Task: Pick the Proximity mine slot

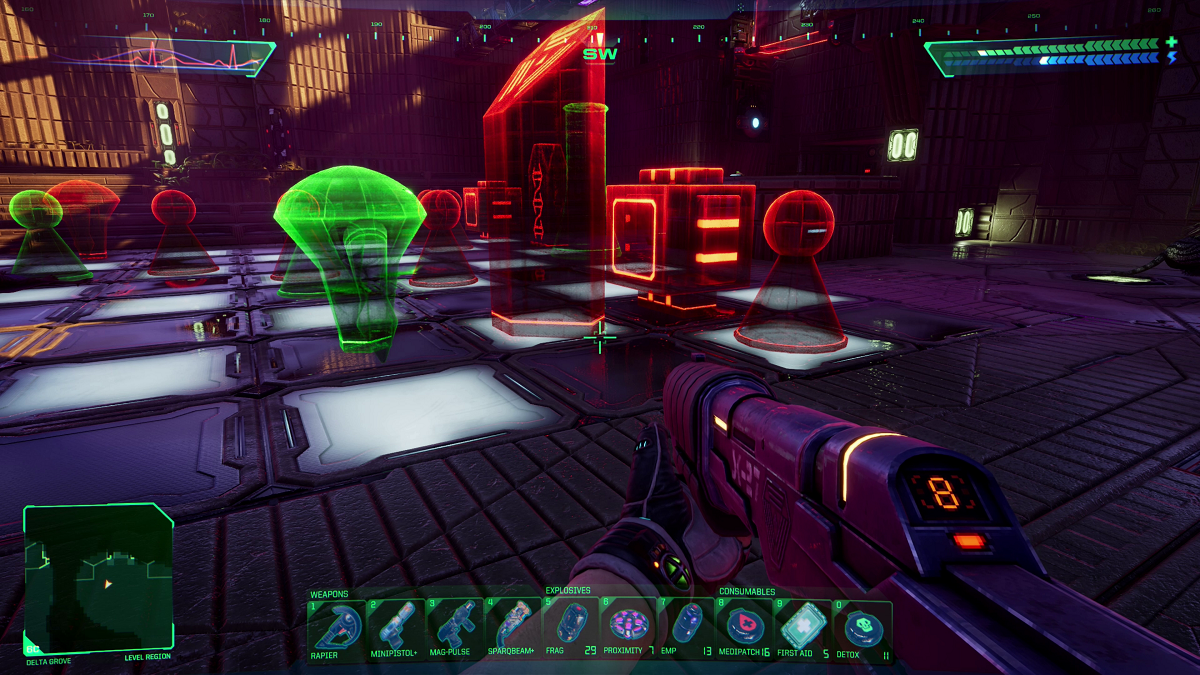Action: (630, 628)
